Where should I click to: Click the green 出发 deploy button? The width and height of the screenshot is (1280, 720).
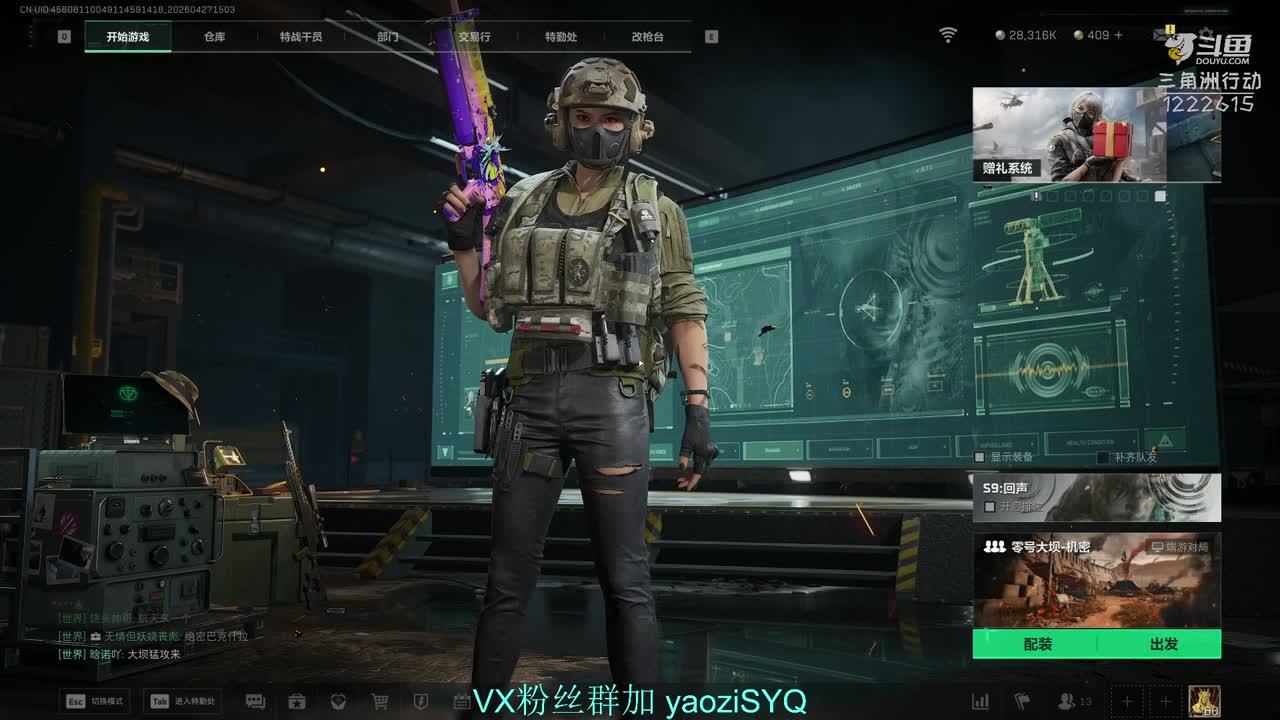click(x=1163, y=644)
